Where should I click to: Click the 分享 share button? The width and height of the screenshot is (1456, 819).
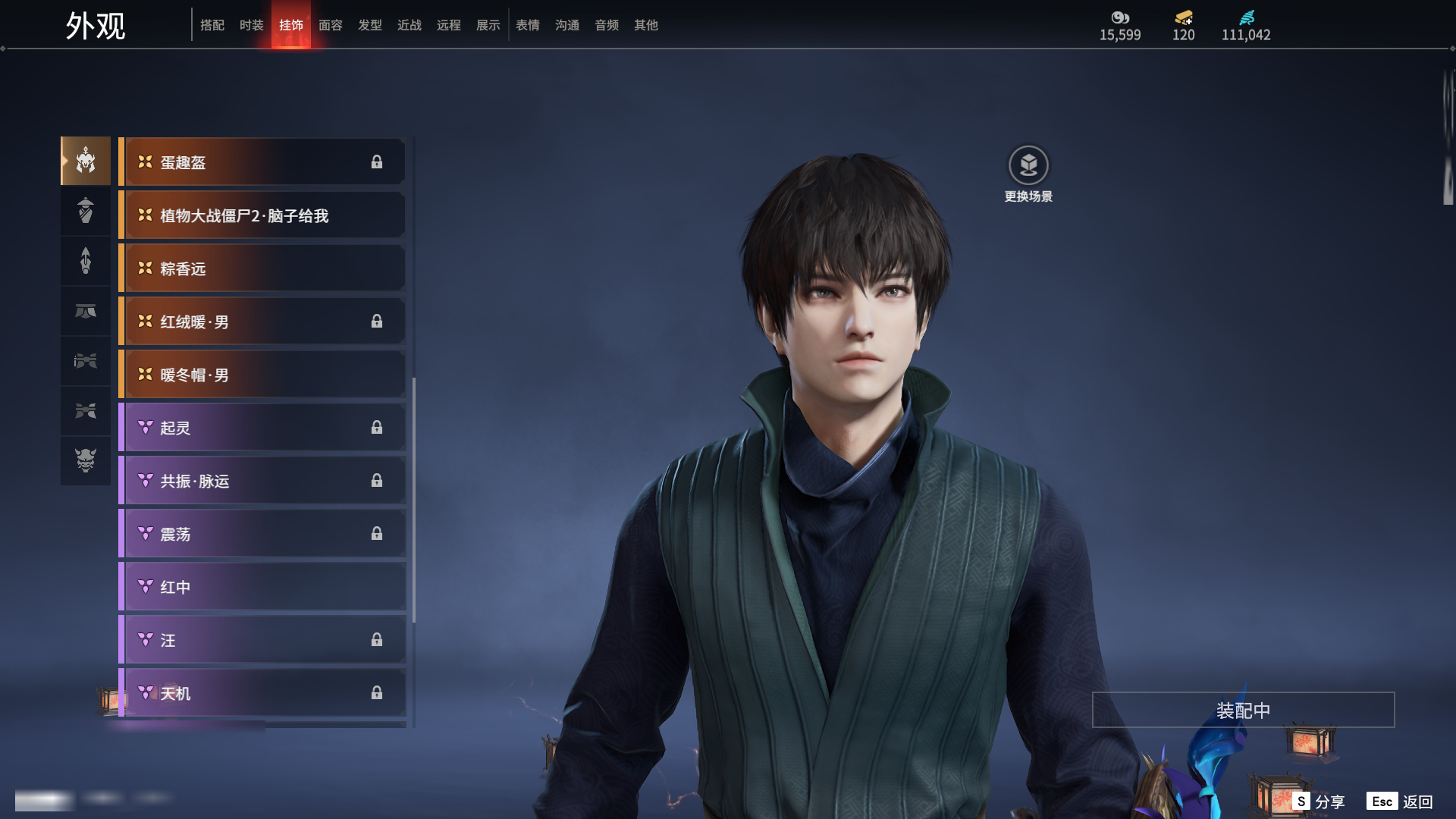click(x=1319, y=802)
